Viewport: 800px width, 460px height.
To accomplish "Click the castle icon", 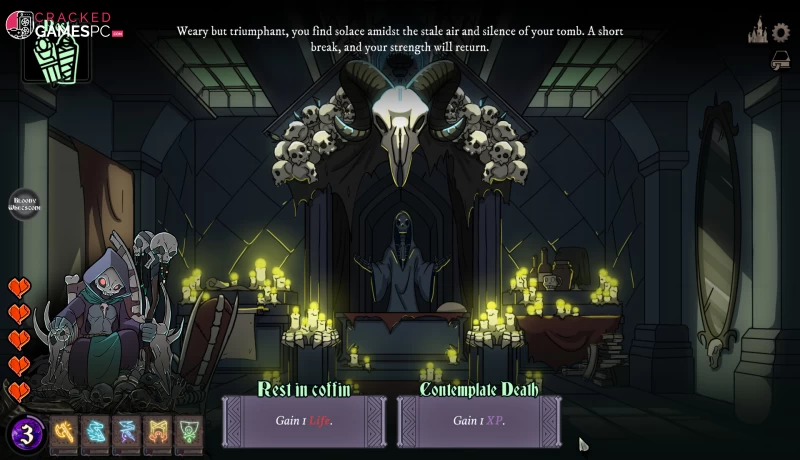I will tap(758, 31).
